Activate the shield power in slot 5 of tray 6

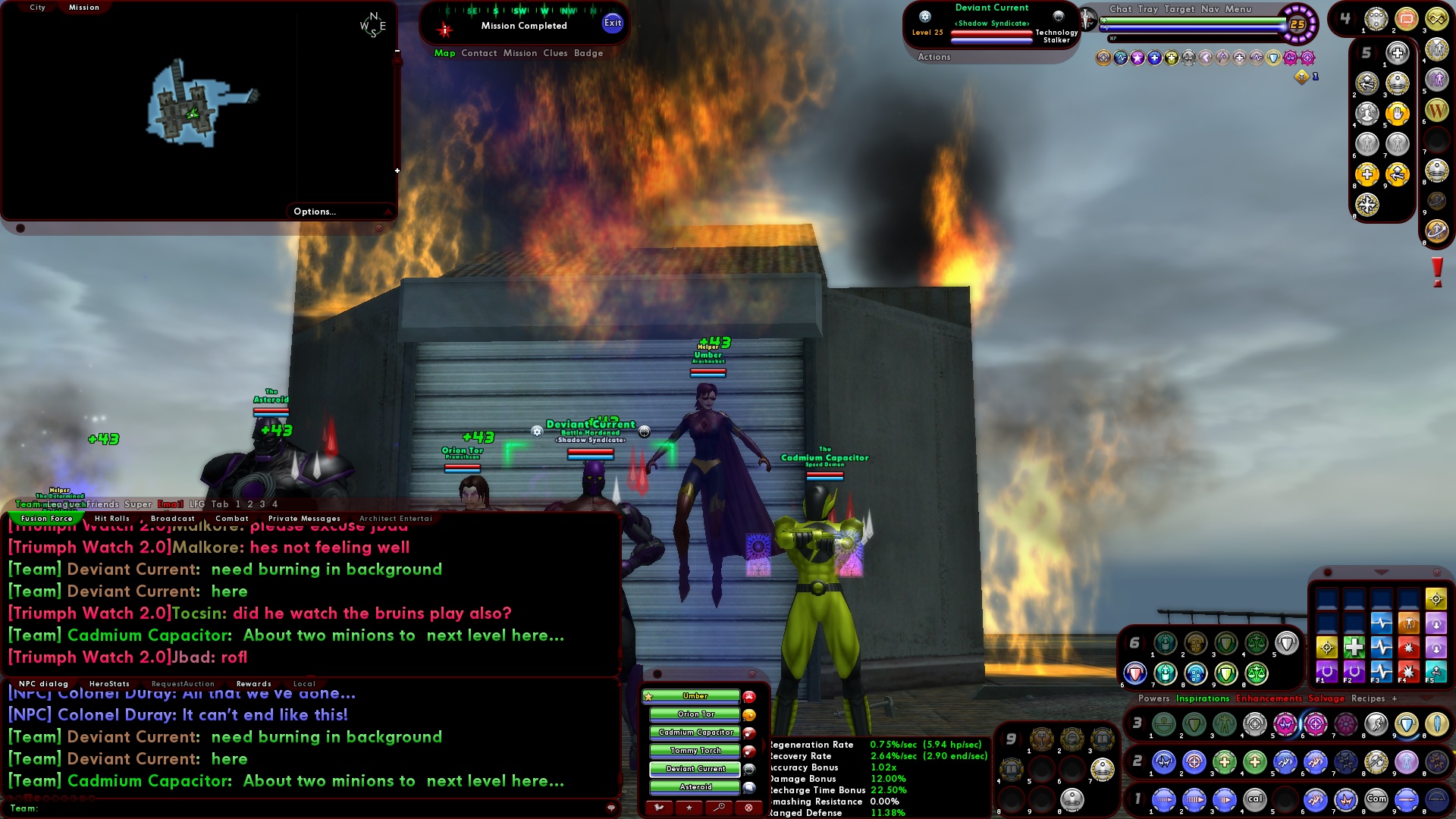pos(1287,643)
